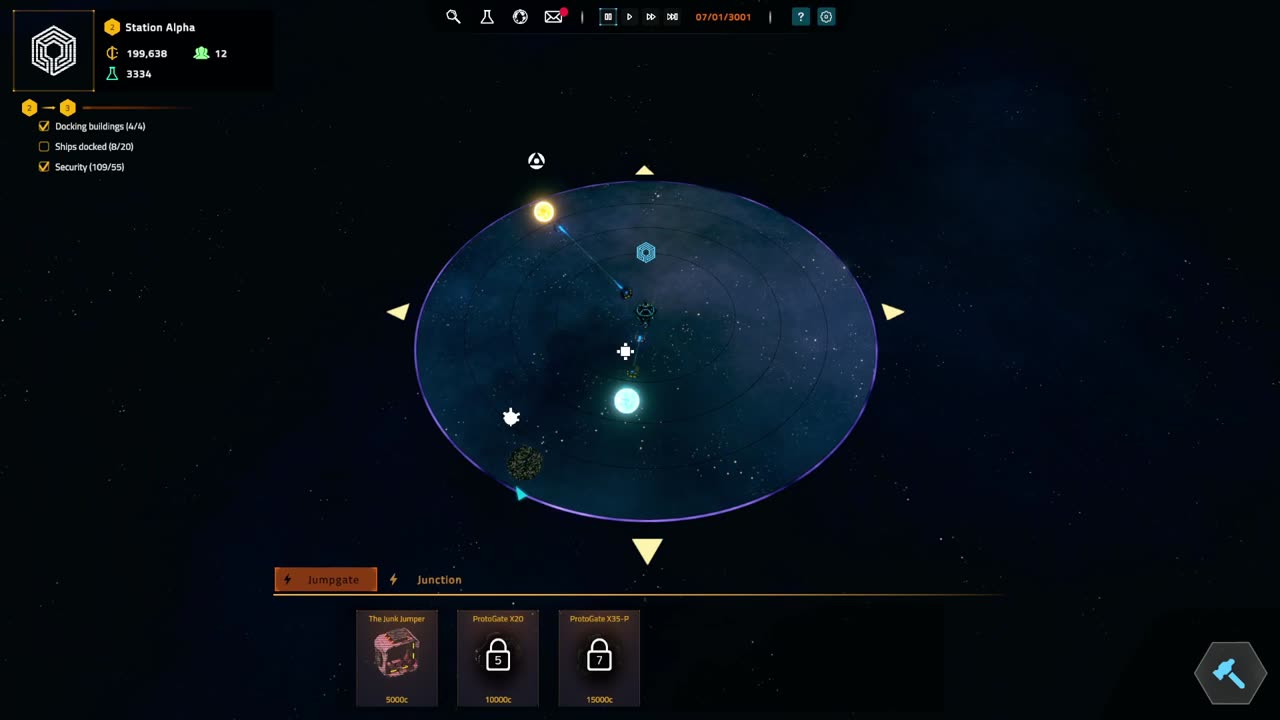The height and width of the screenshot is (720, 1280).
Task: Open the magnifying glass search tool
Action: tap(453, 17)
